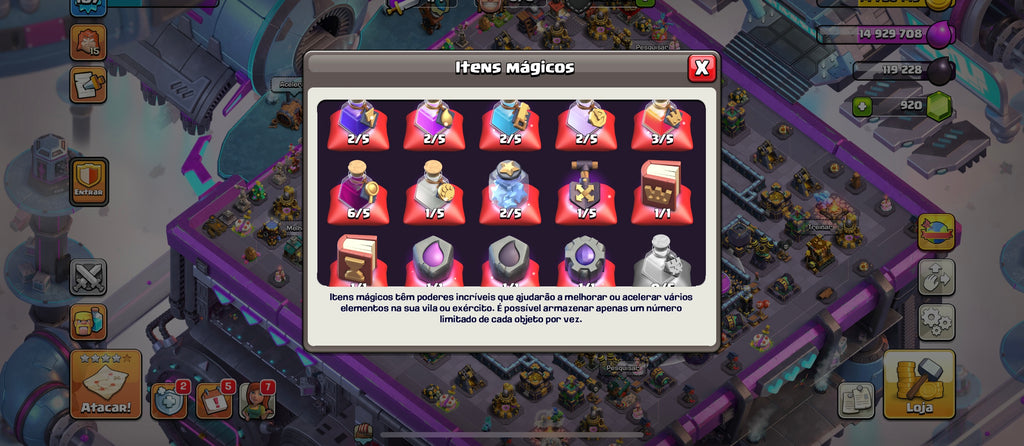Add gems with the green plus button
Viewport: 1024px width, 446px height.
point(862,105)
